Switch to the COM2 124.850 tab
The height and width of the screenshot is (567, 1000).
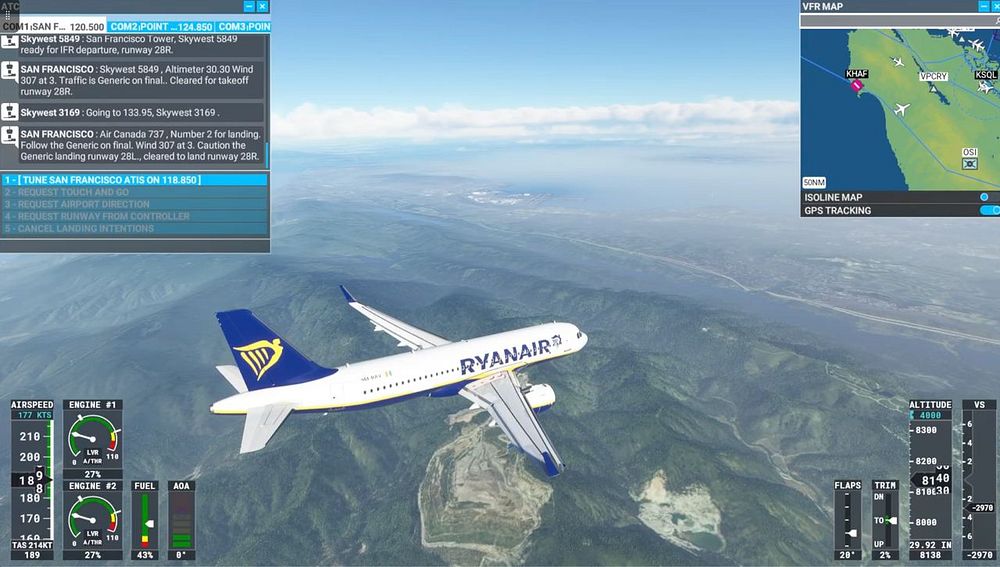(x=159, y=27)
